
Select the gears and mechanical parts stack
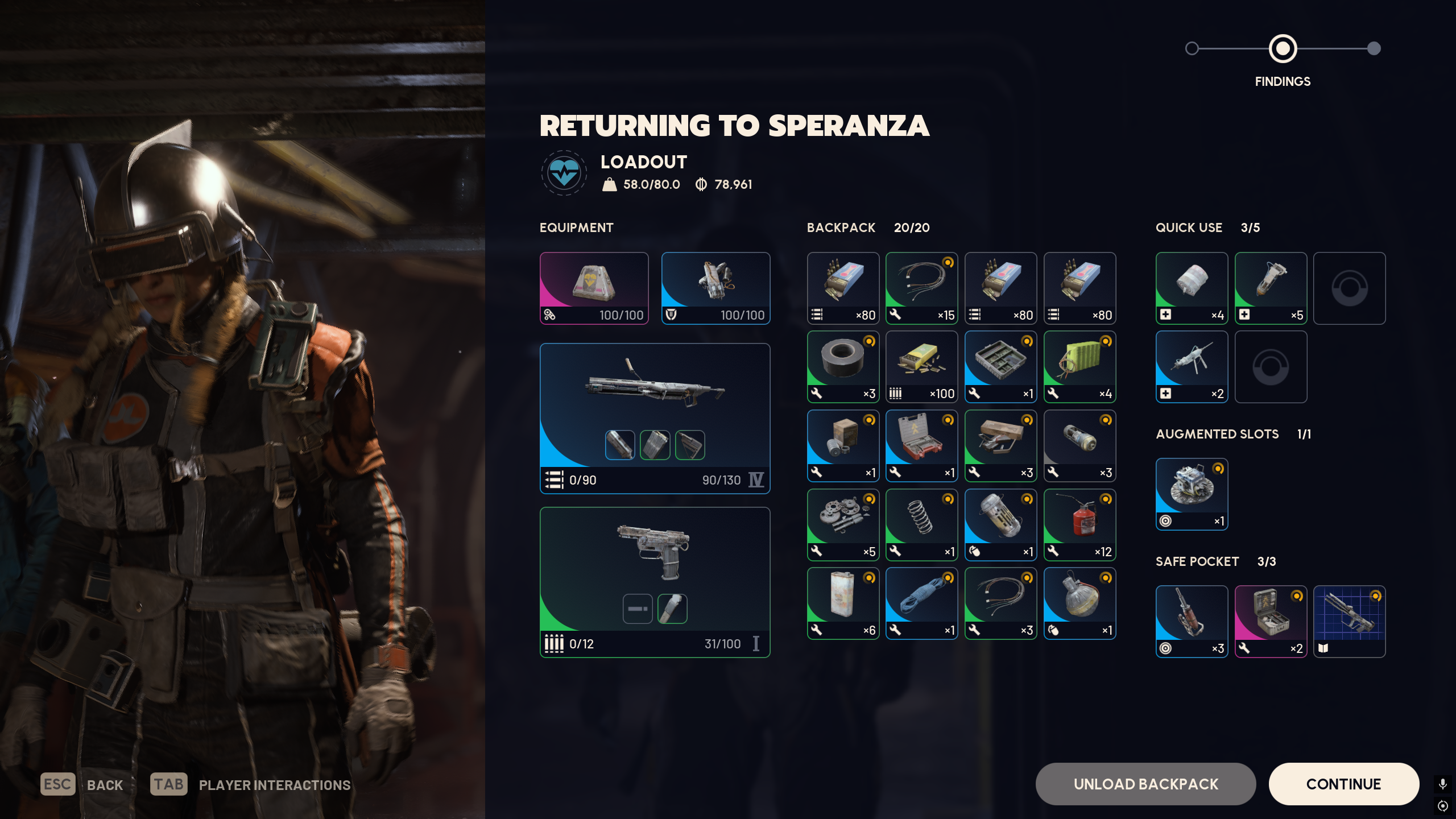tap(843, 524)
